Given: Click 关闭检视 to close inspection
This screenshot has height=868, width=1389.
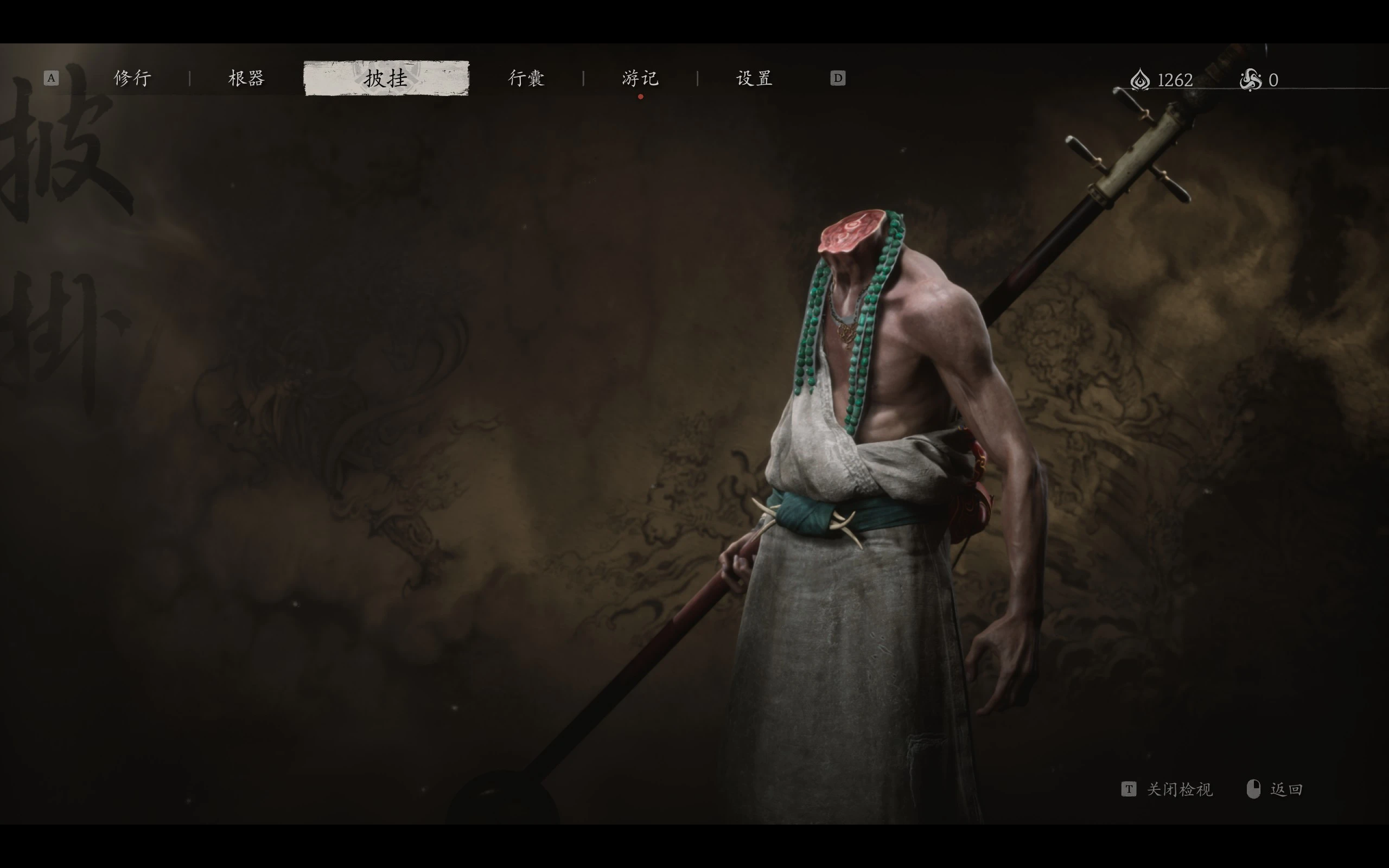Looking at the screenshot, I should pos(1179,789).
